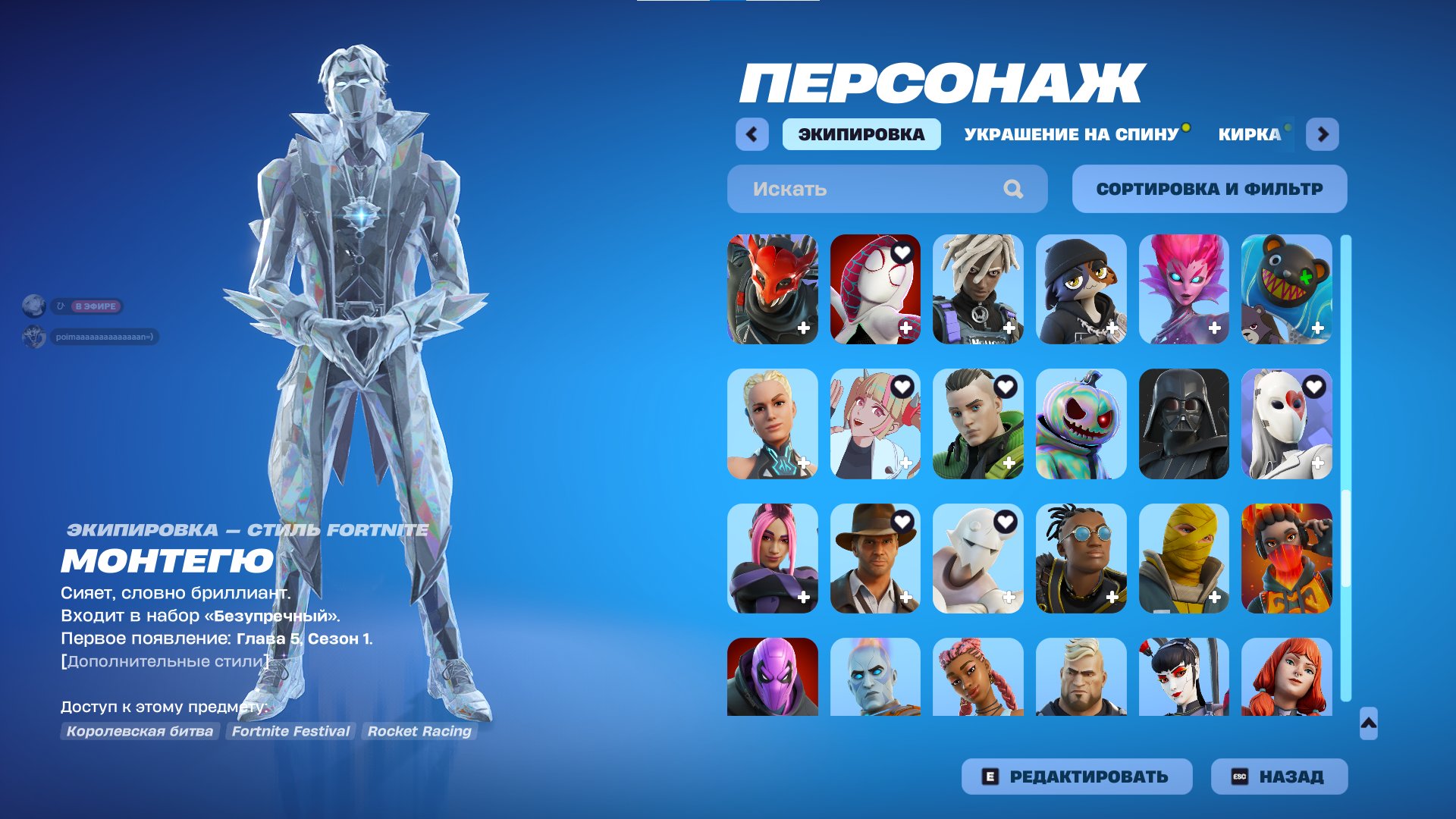
Task: Click the scroll-to-top arrow under the scrollbar
Action: tap(1369, 724)
